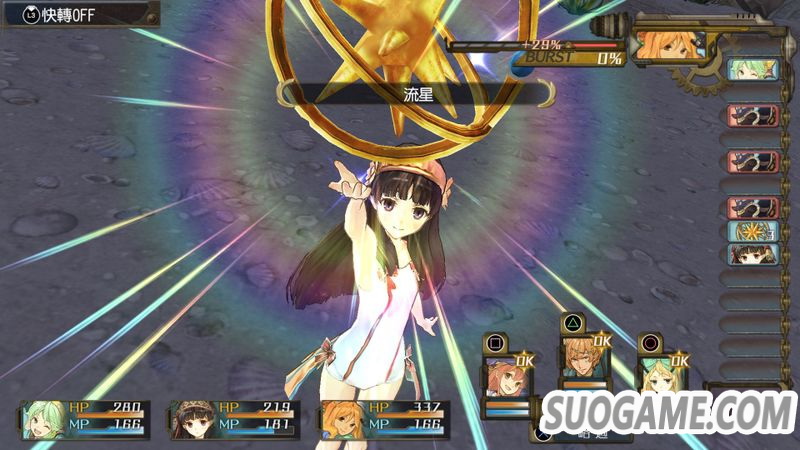Select the dark-haired girl turn order card
Viewport: 800px width, 450px height.
(x=752, y=254)
